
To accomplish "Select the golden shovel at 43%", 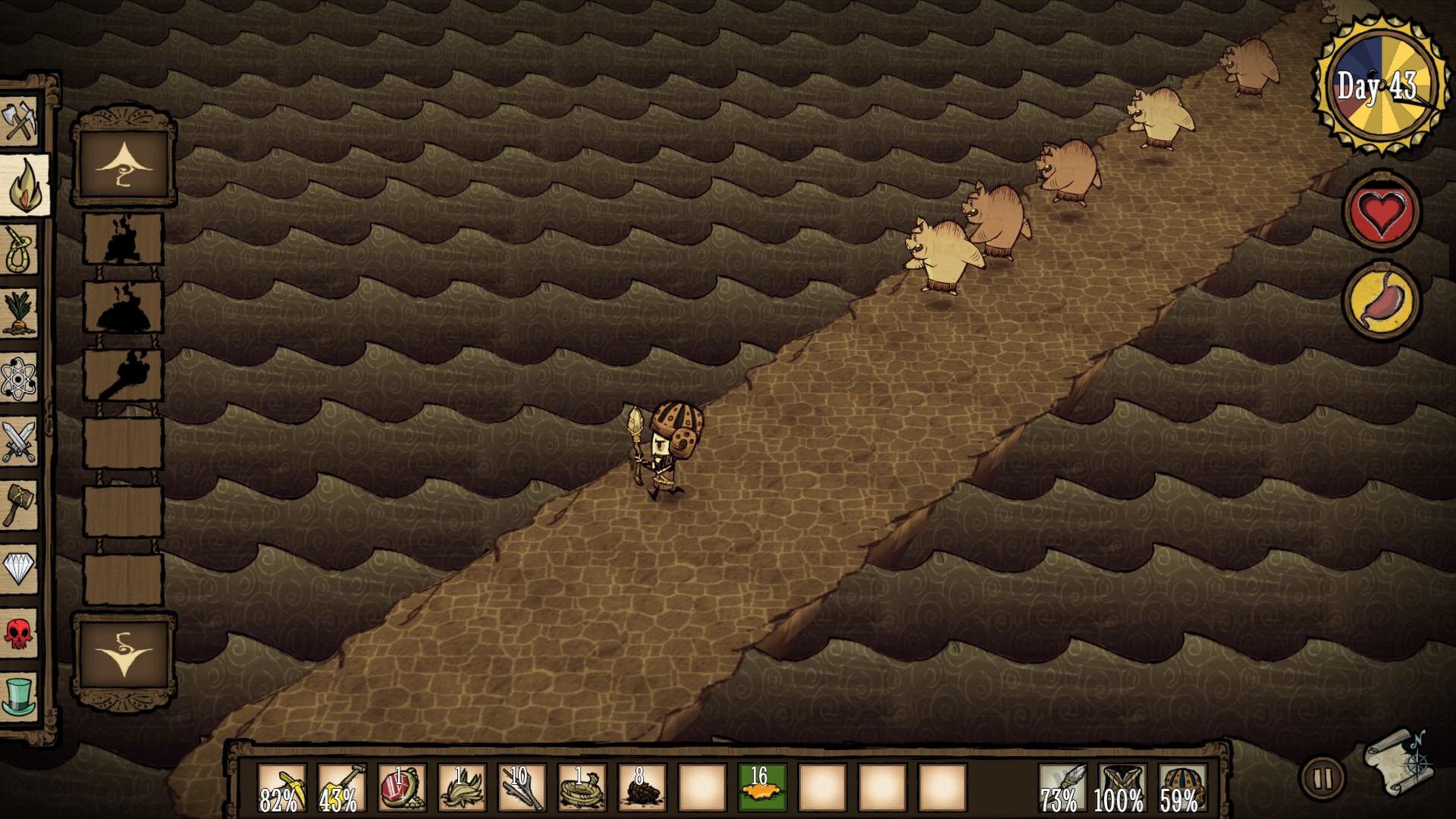I will [x=341, y=789].
